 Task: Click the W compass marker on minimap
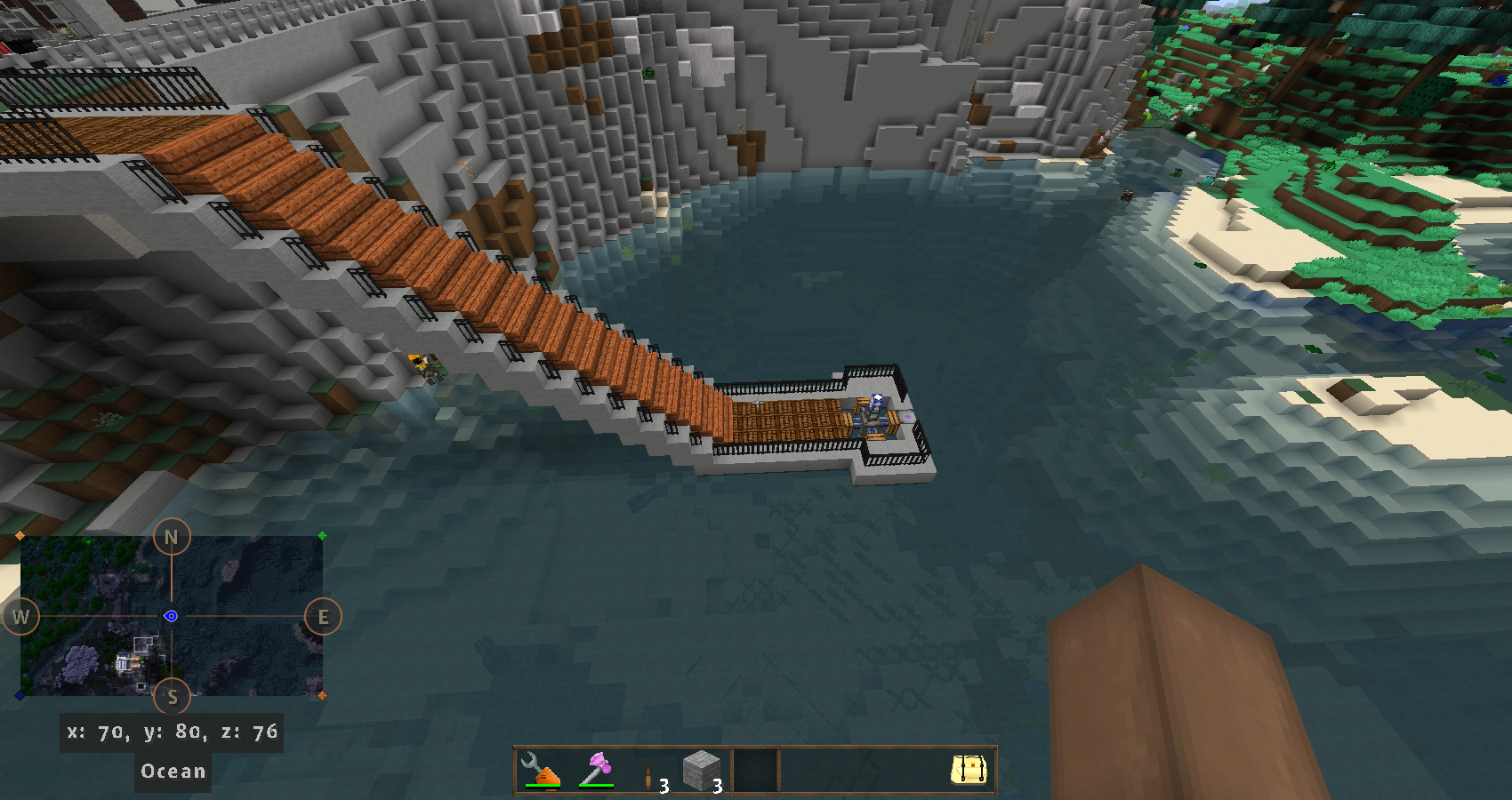point(21,617)
